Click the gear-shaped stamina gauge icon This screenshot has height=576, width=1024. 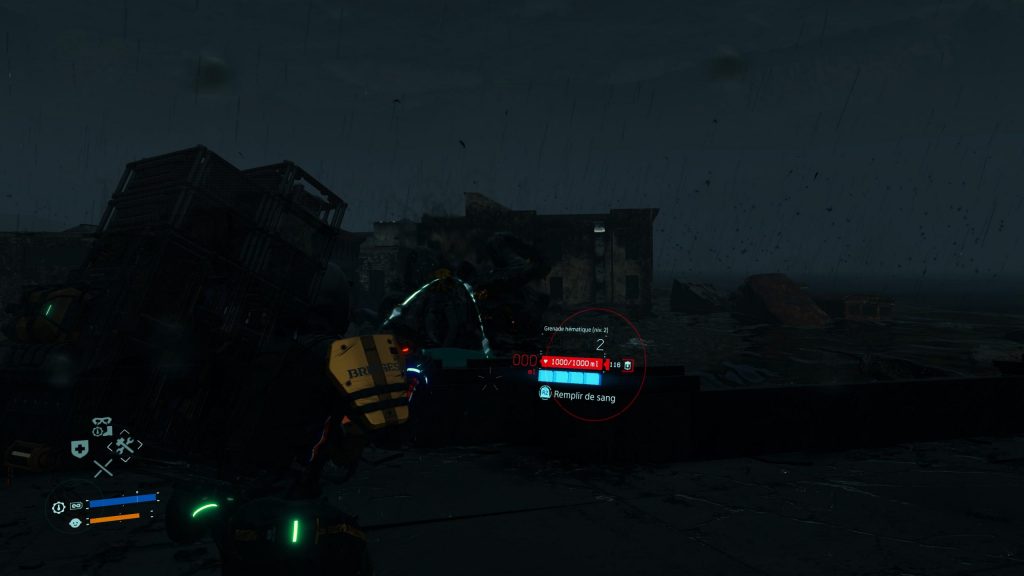[58, 507]
